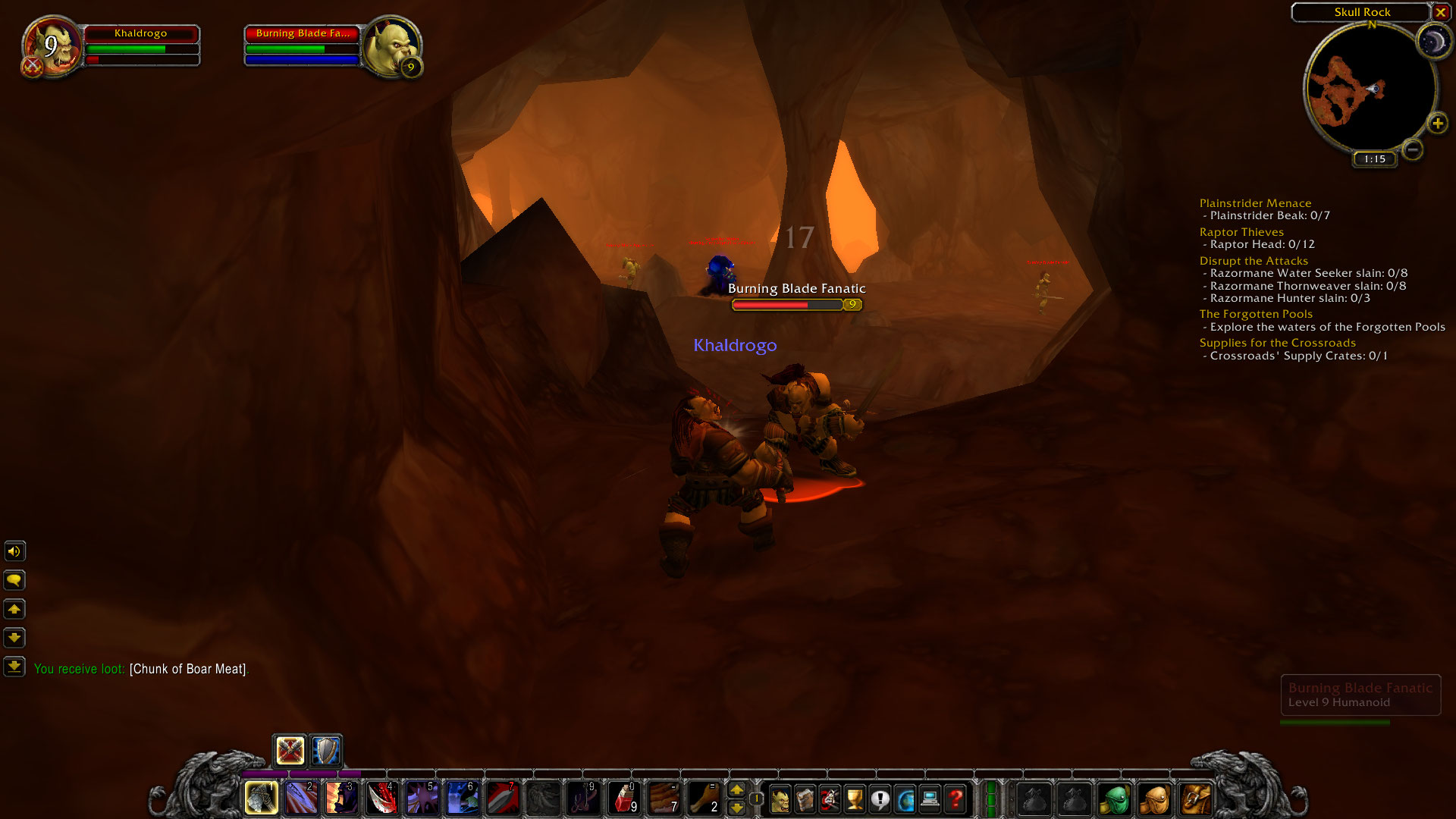Click the [Chunk of Boar Meat] loot link
This screenshot has height=819, width=1456.
(188, 669)
